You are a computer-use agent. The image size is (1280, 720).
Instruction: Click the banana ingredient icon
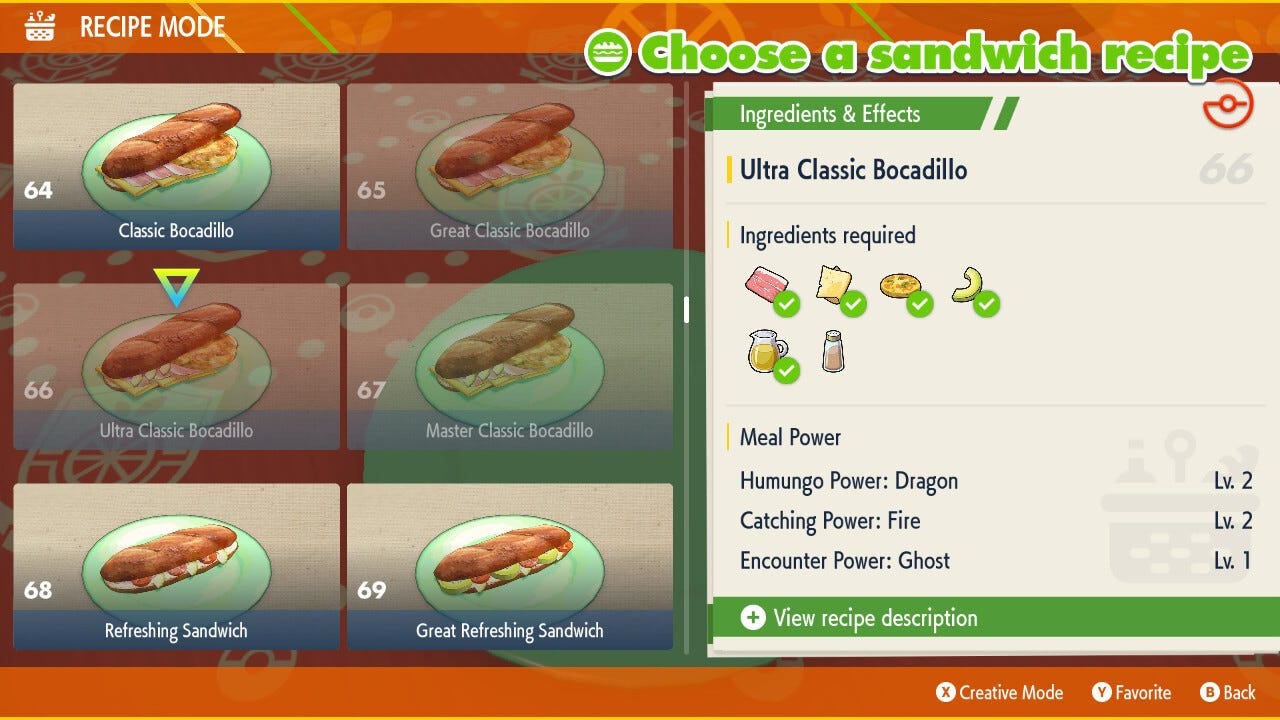tap(969, 287)
